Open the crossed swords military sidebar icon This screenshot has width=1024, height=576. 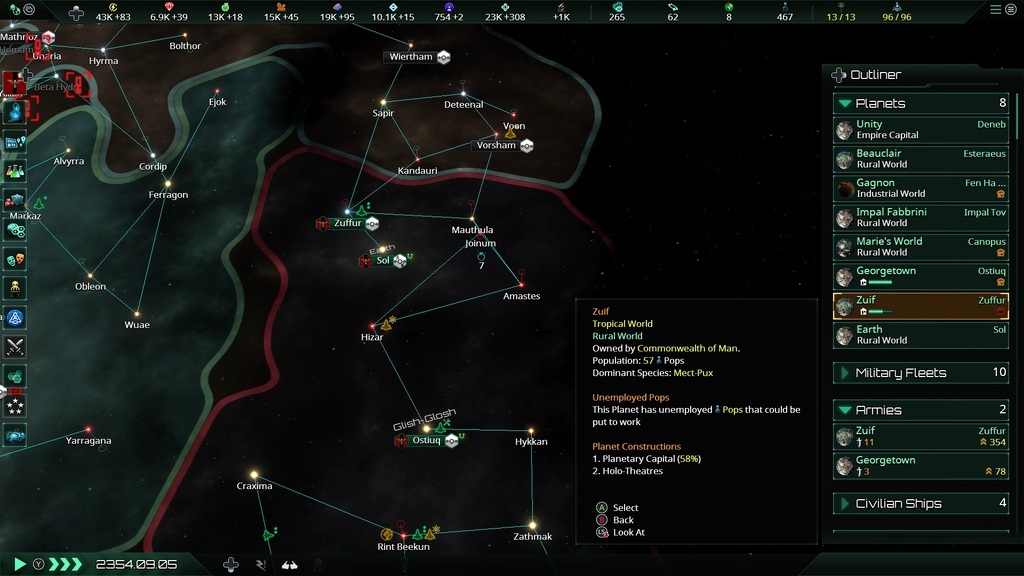(x=15, y=347)
